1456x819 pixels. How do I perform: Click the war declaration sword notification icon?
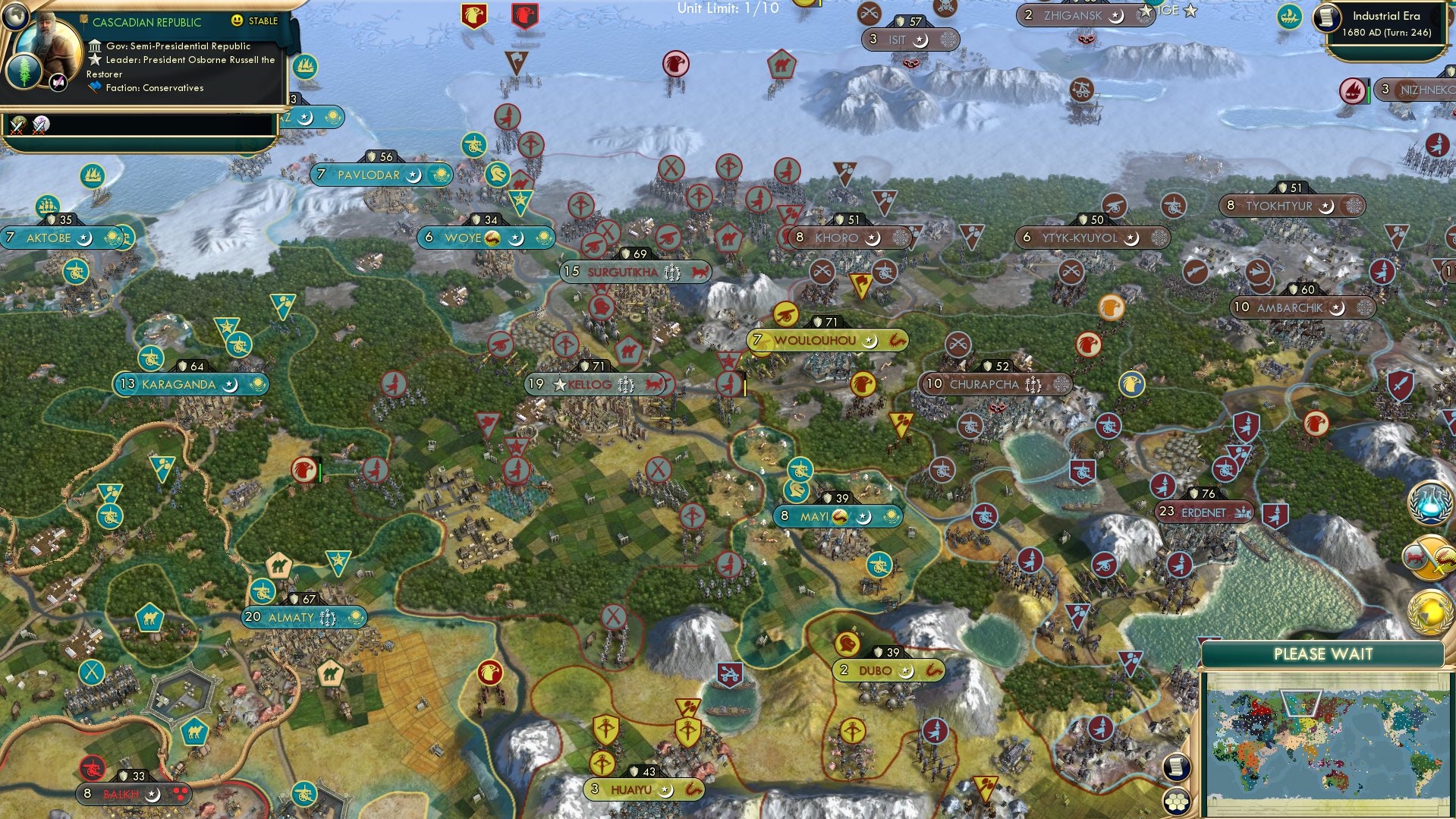[x=1431, y=558]
